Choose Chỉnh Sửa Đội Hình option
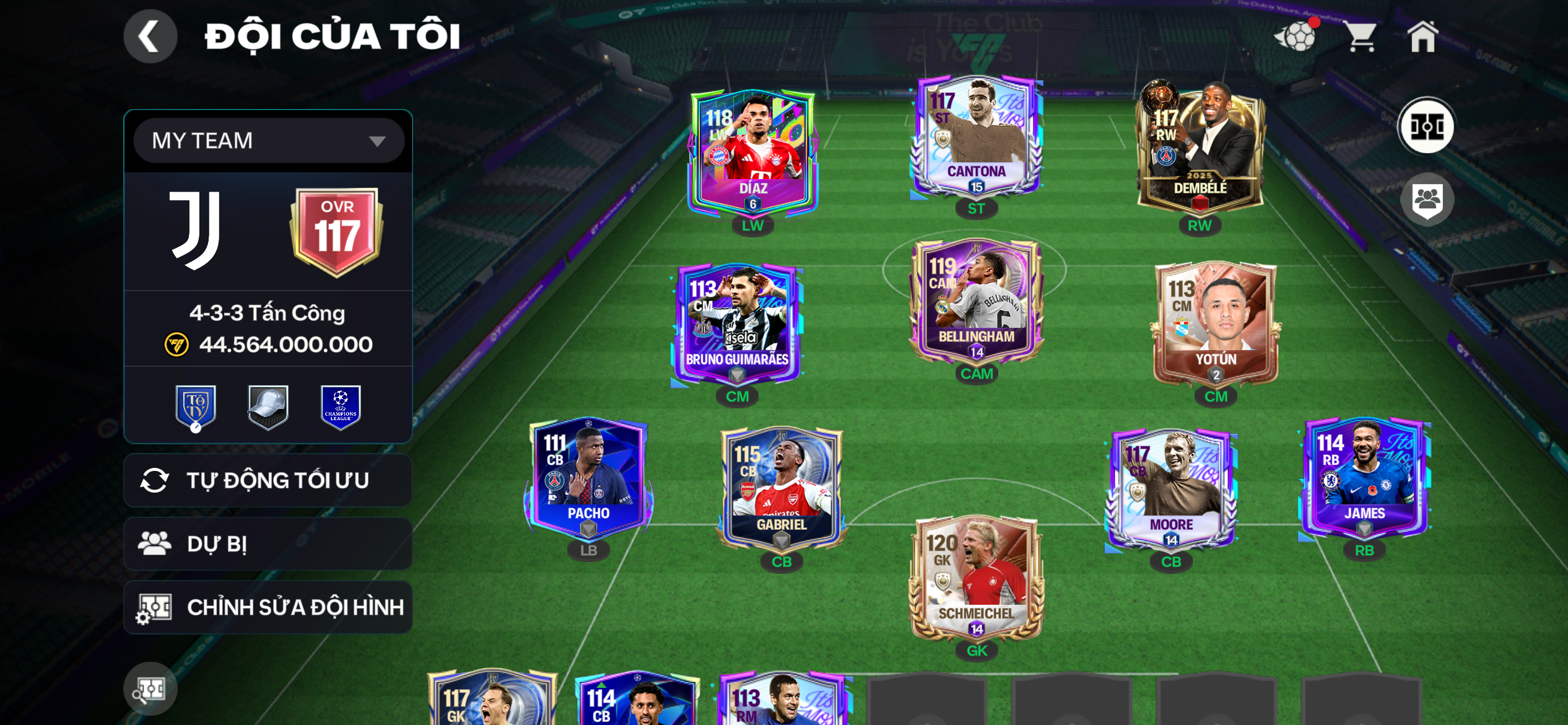The image size is (1568, 725). click(x=268, y=607)
